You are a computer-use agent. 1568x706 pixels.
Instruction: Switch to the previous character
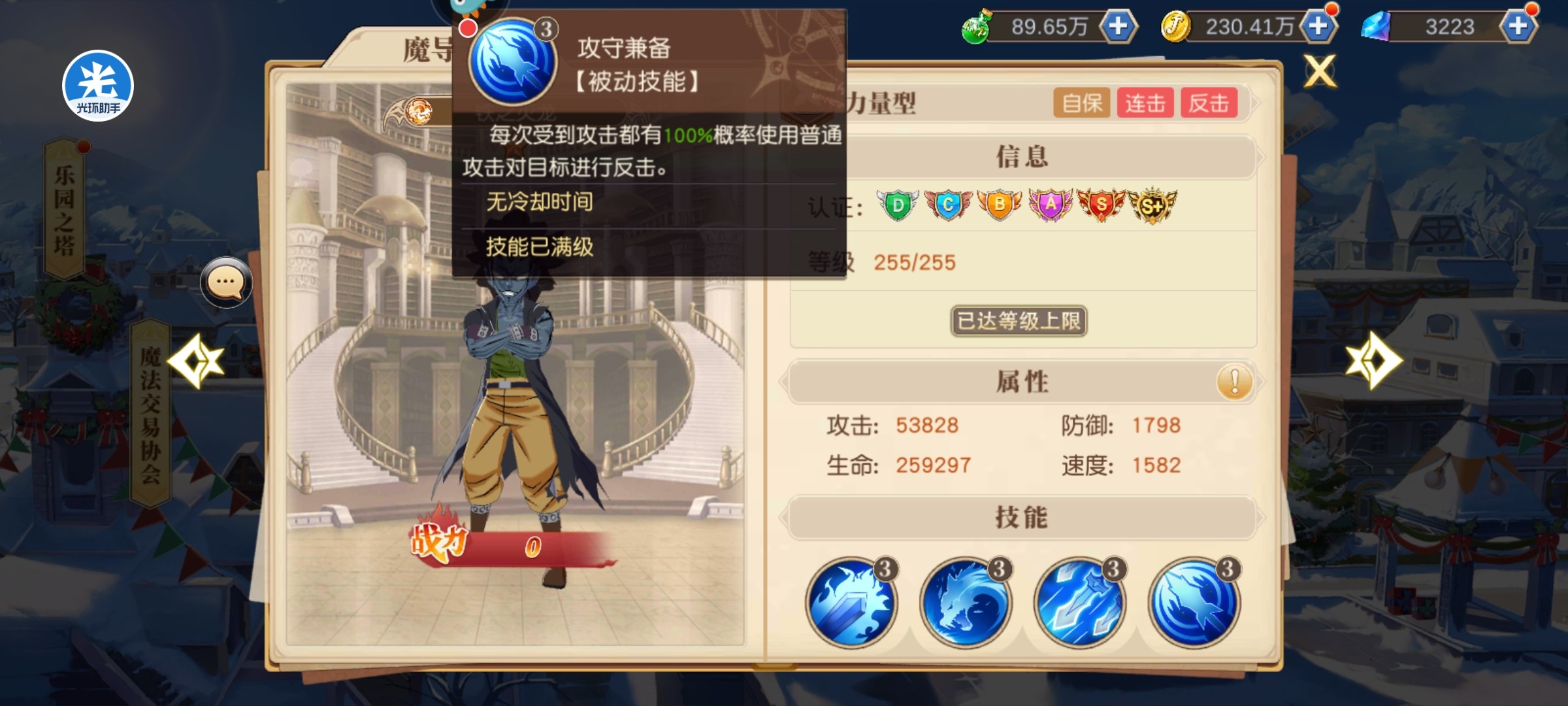[196, 361]
